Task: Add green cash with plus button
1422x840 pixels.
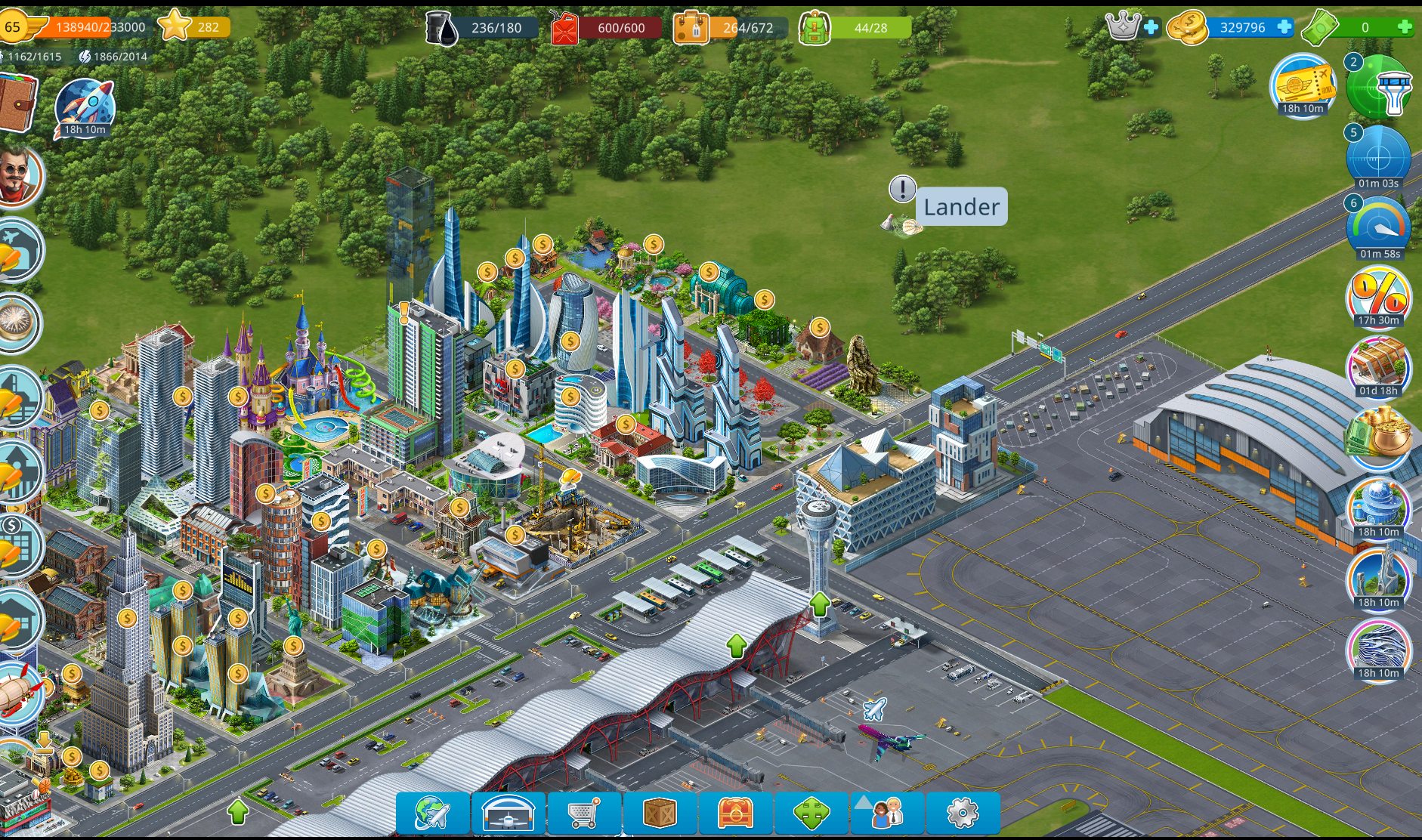Action: pos(1405,27)
